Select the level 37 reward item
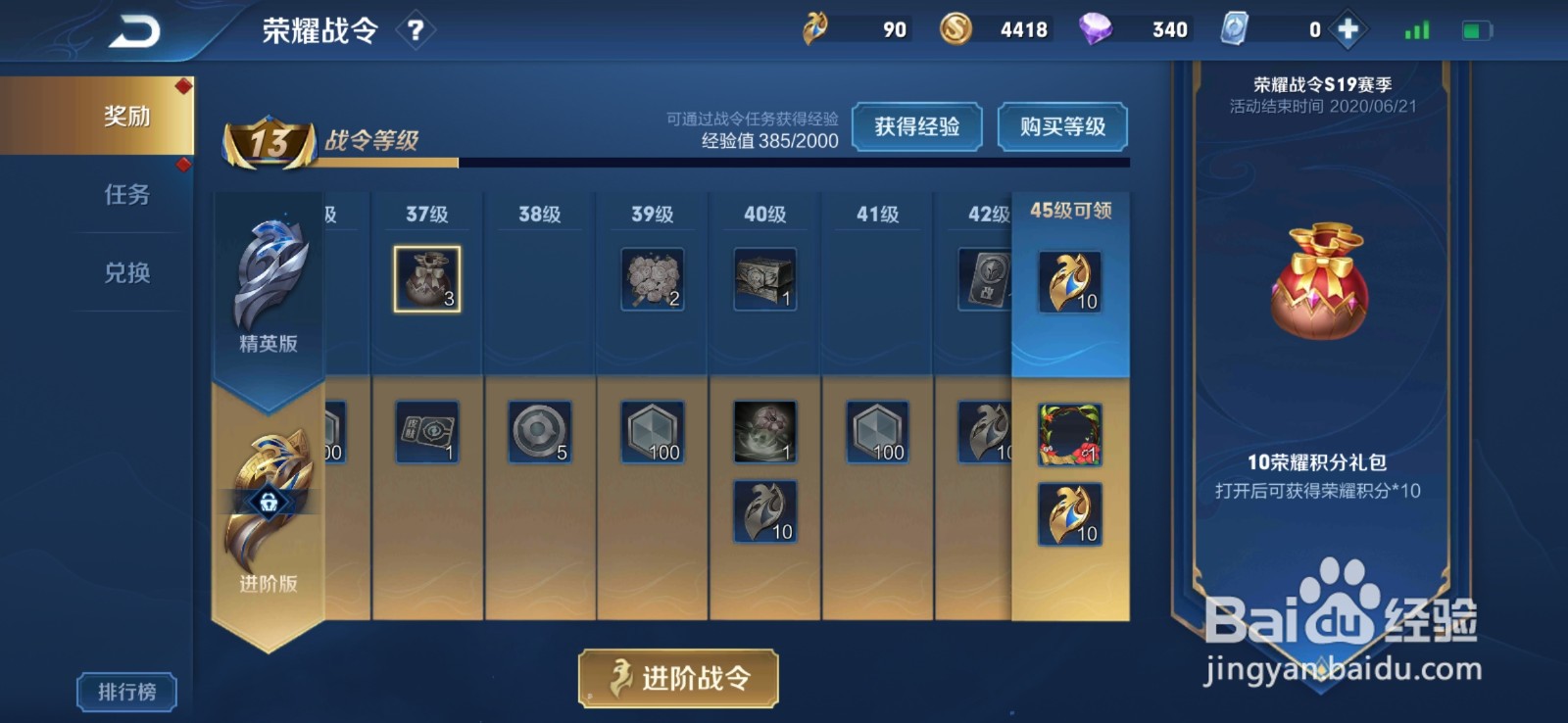This screenshot has width=1568, height=723. 426,279
